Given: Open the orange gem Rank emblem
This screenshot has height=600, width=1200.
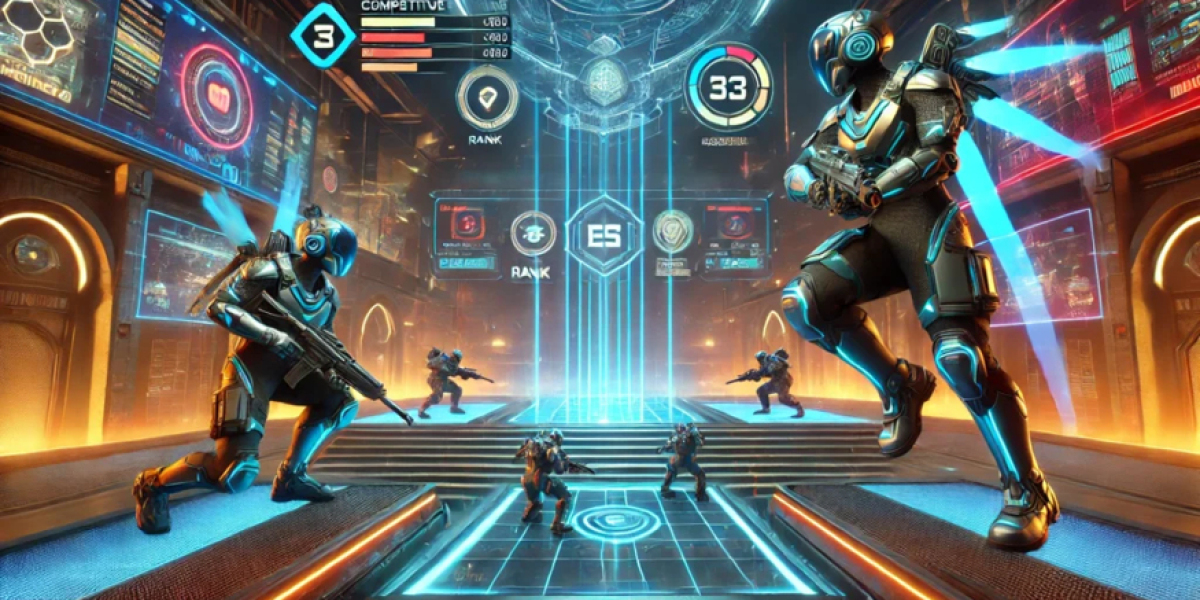Looking at the screenshot, I should [487, 97].
